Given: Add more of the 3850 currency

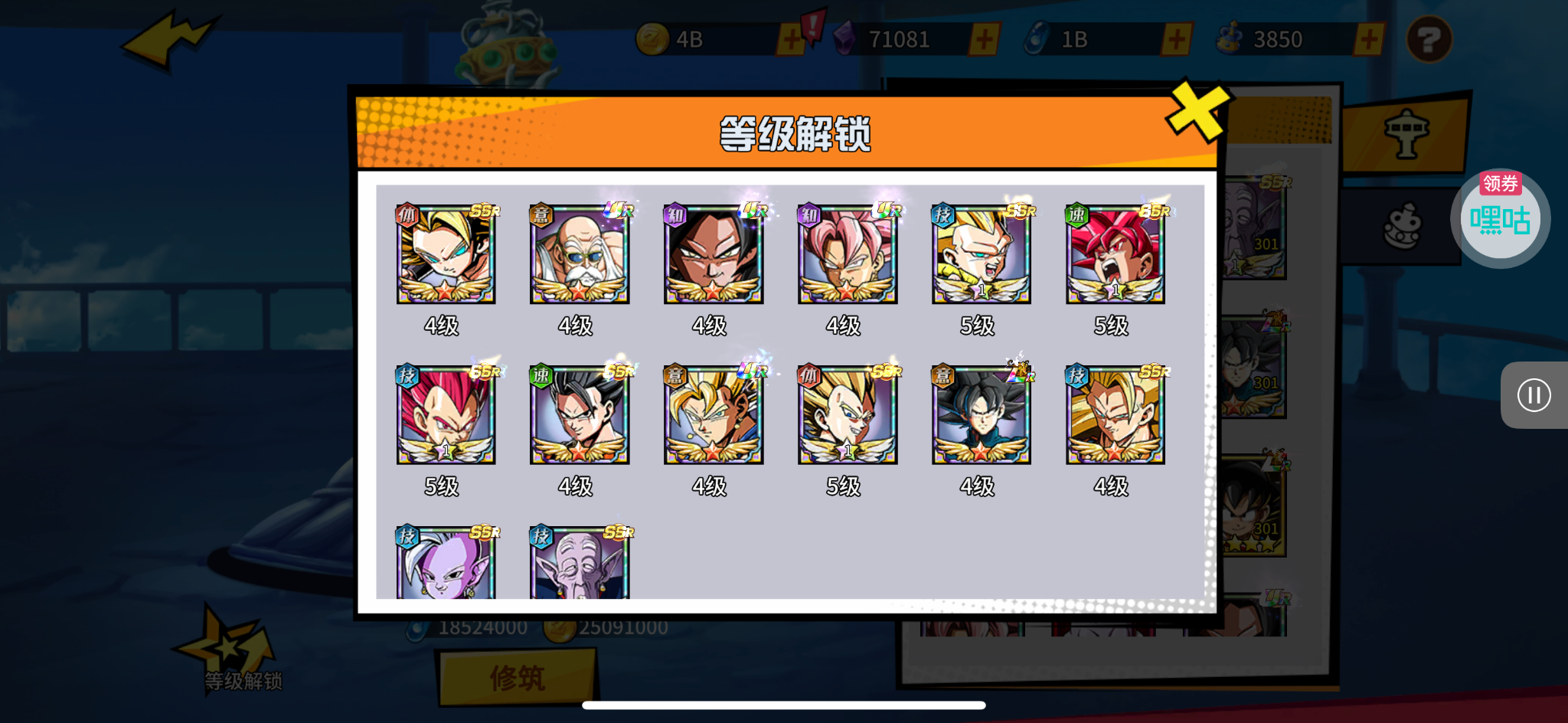Looking at the screenshot, I should [1369, 40].
